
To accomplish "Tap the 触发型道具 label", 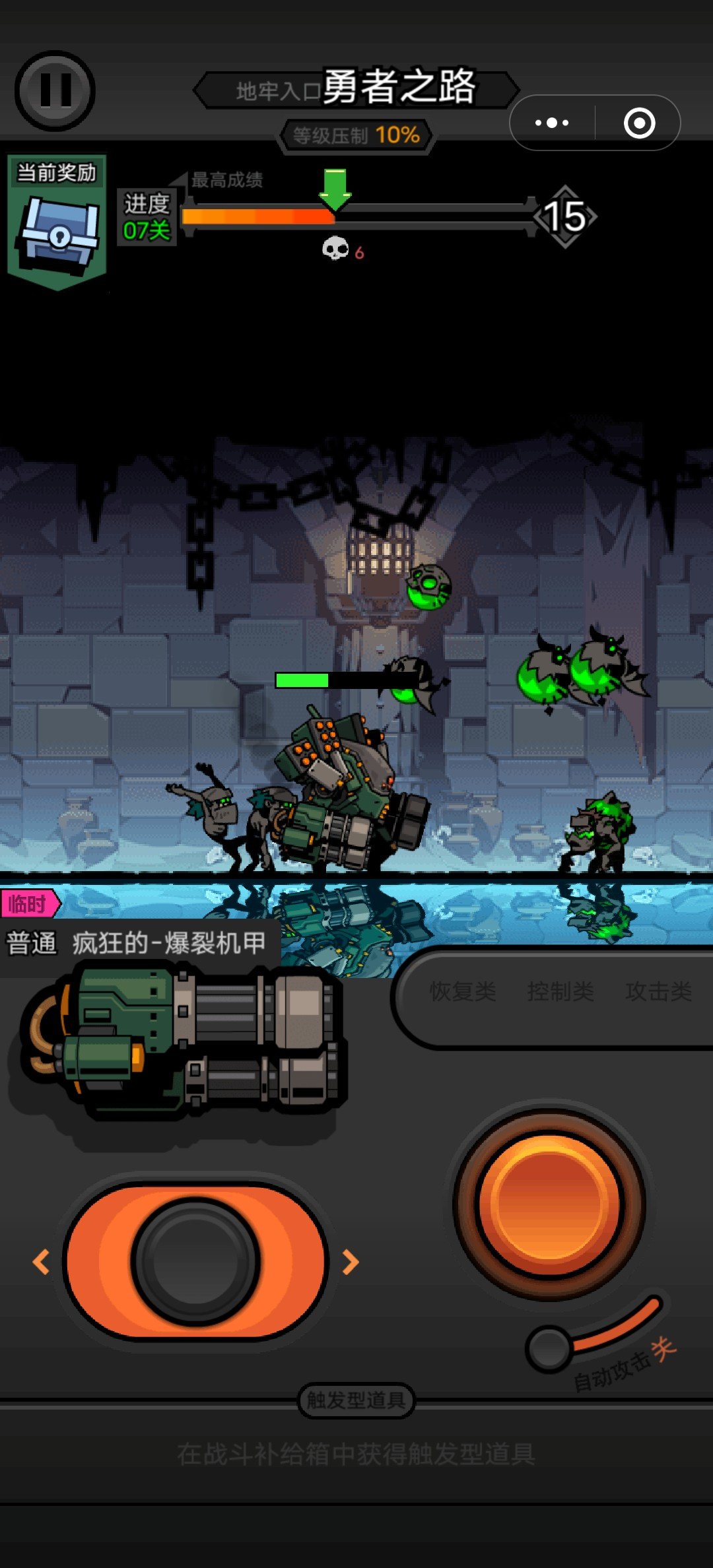I will pyautogui.click(x=356, y=1400).
